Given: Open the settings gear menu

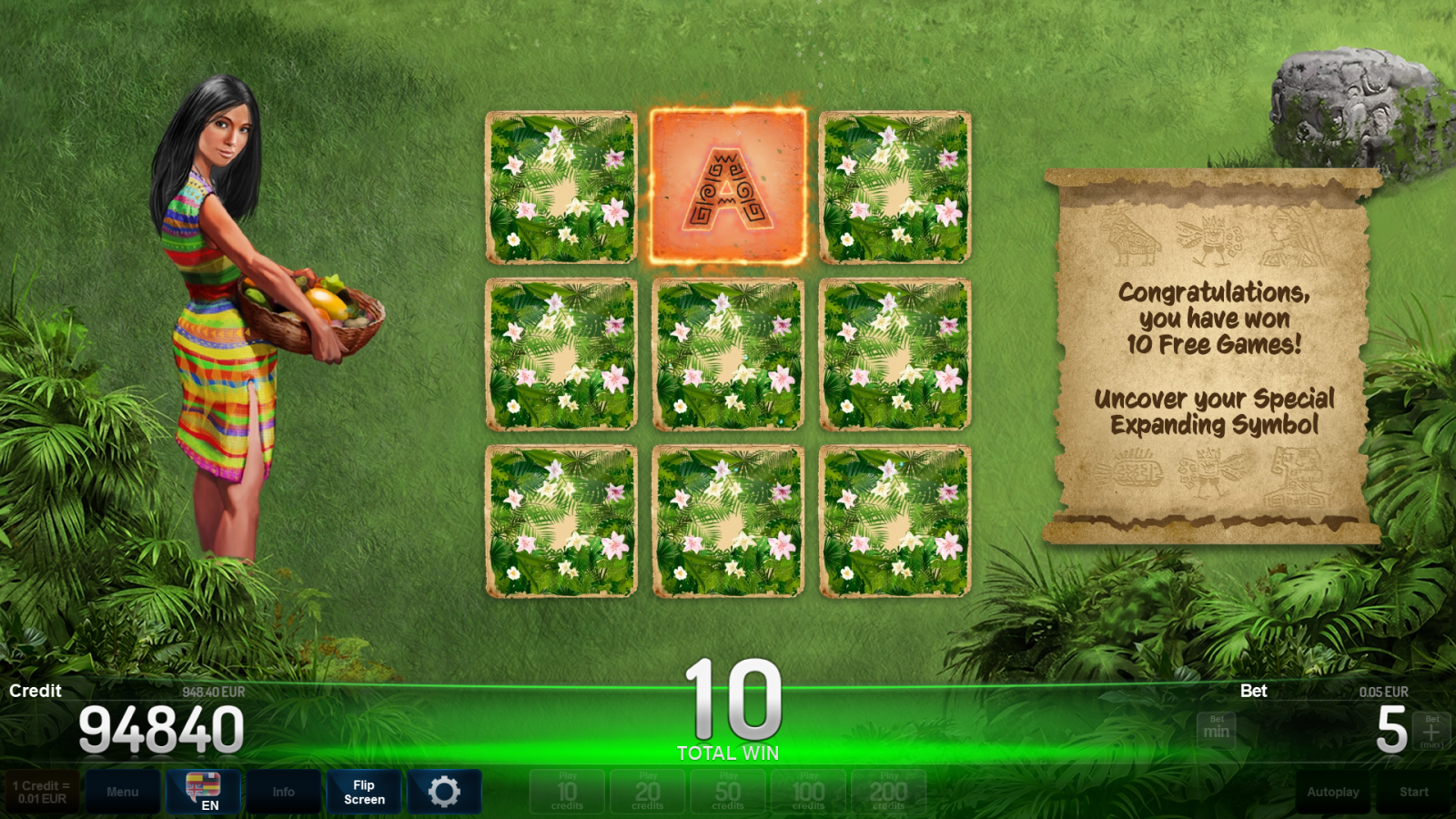Looking at the screenshot, I should (443, 792).
